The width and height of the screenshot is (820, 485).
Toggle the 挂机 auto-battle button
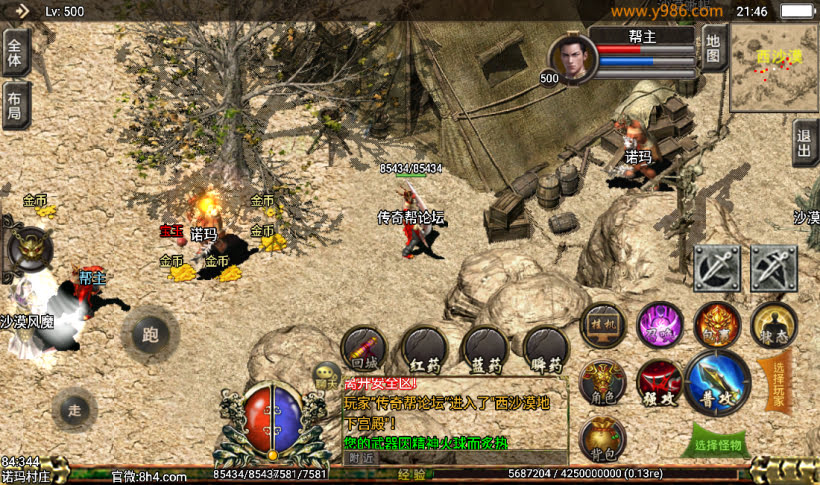pos(603,325)
